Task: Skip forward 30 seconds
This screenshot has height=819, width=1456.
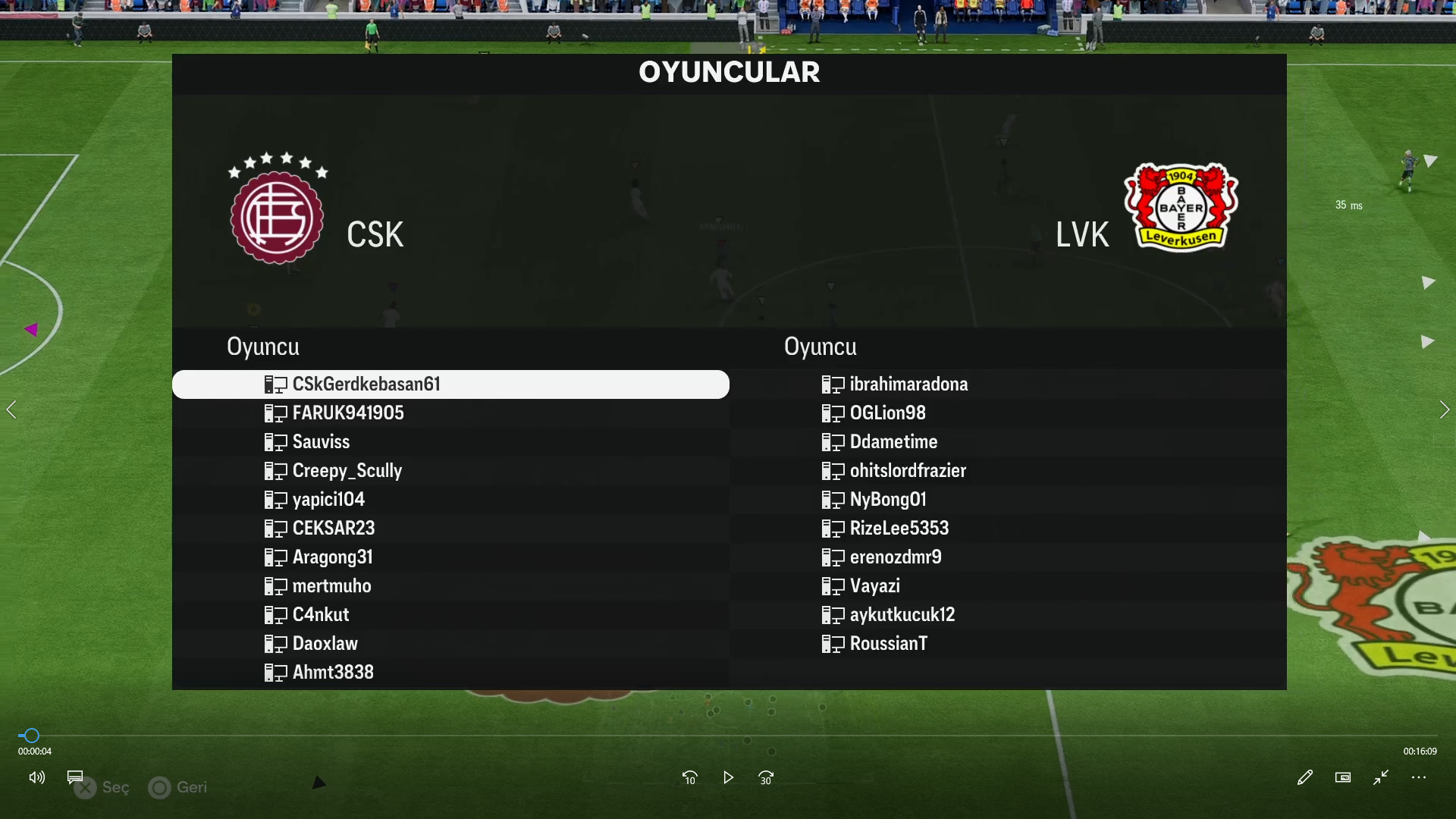Action: [766, 777]
